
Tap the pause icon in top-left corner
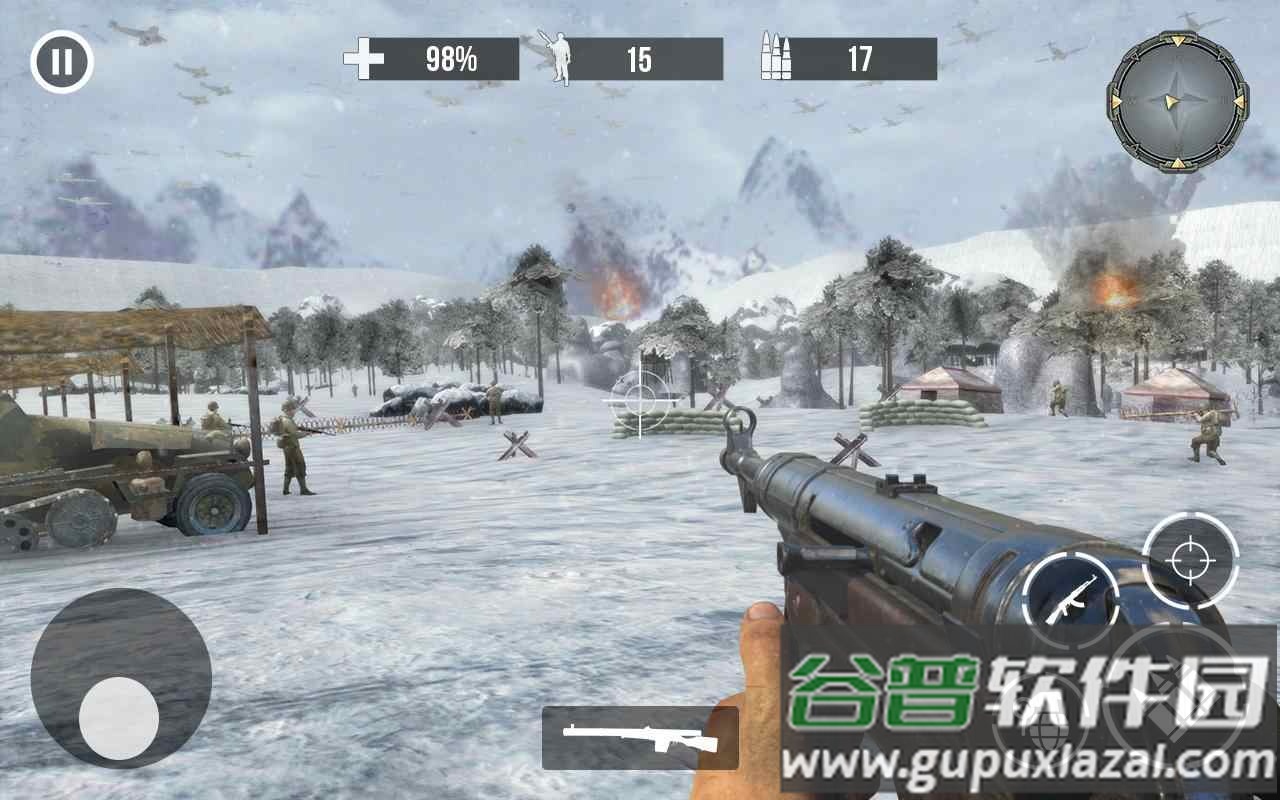click(x=60, y=60)
